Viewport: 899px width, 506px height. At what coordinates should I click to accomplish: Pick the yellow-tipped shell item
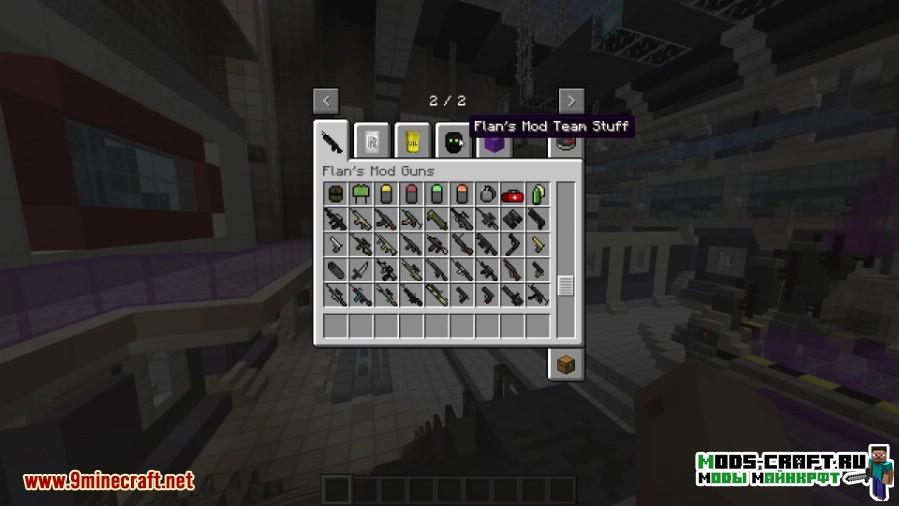pyautogui.click(x=386, y=194)
